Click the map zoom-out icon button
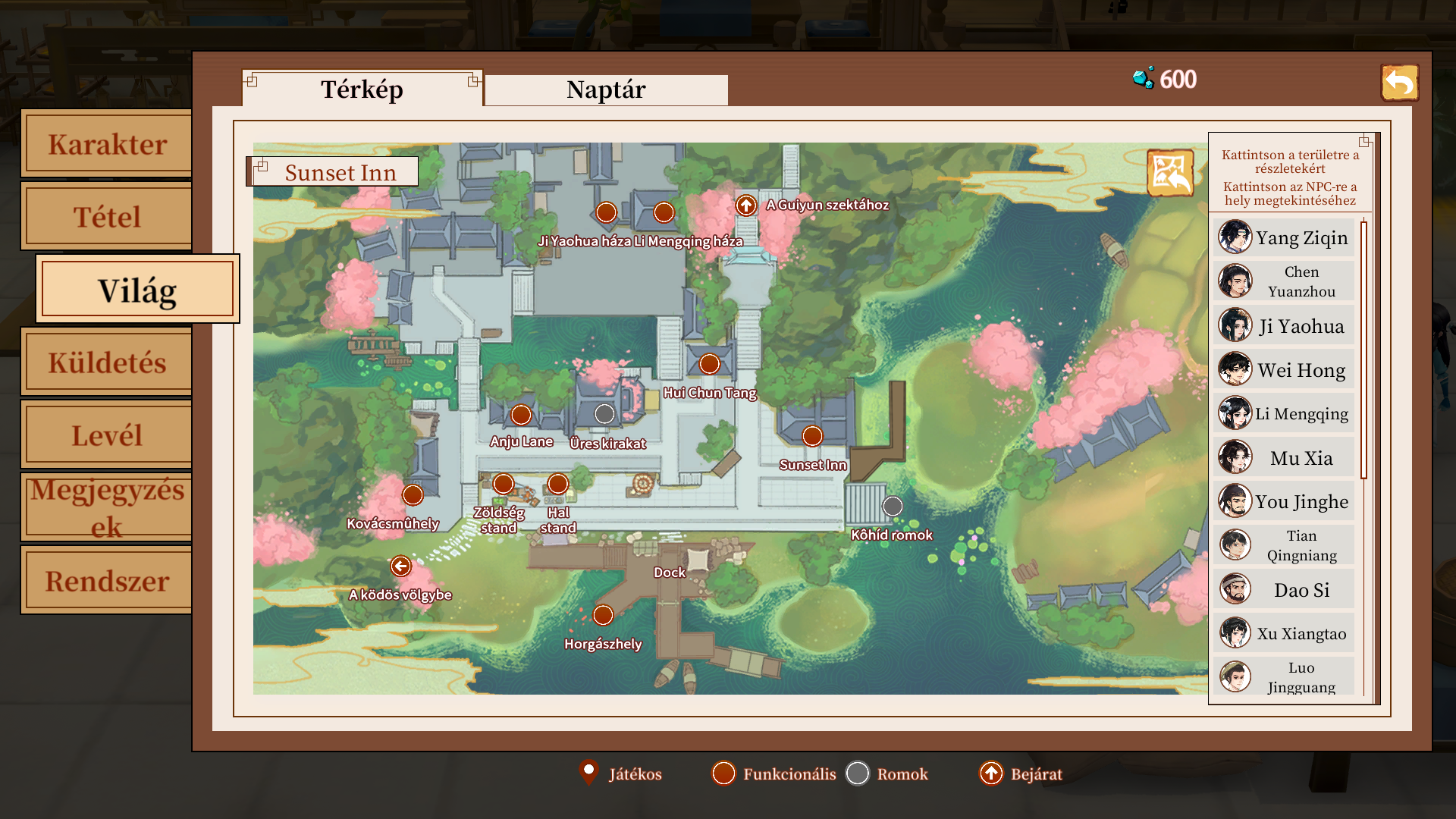This screenshot has height=819, width=1456. [1169, 173]
